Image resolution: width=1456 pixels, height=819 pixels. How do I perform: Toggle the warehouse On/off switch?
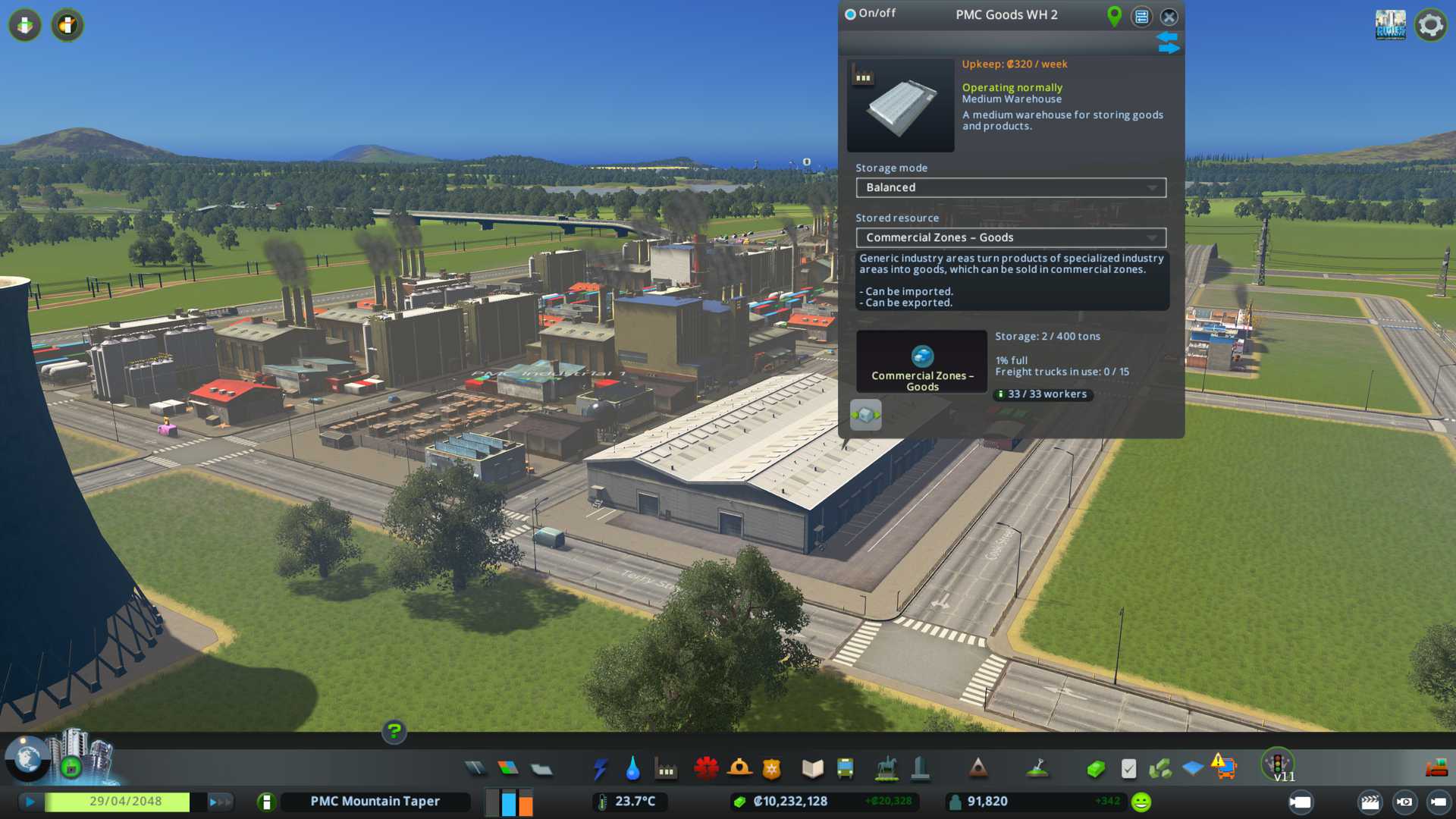pos(851,14)
